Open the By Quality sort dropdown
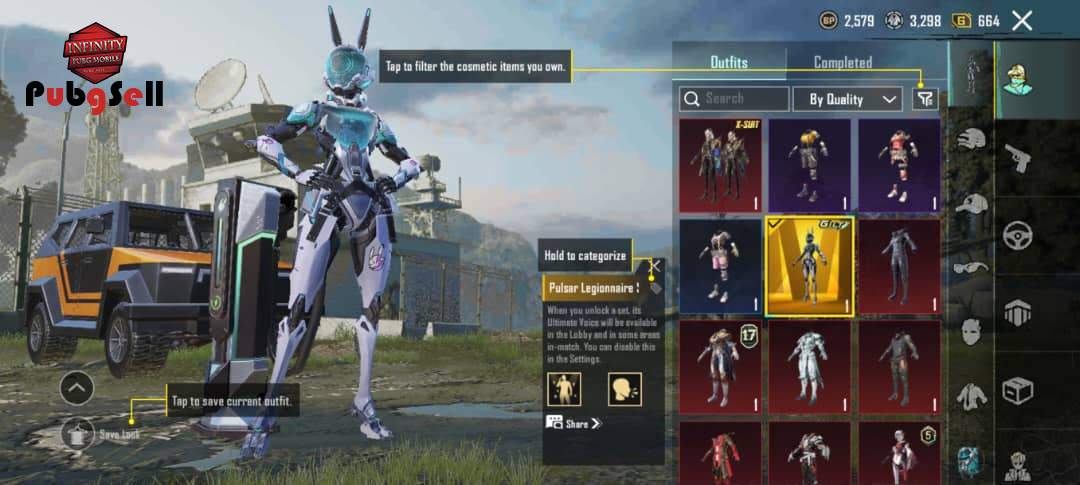The image size is (1080, 485). pos(848,99)
